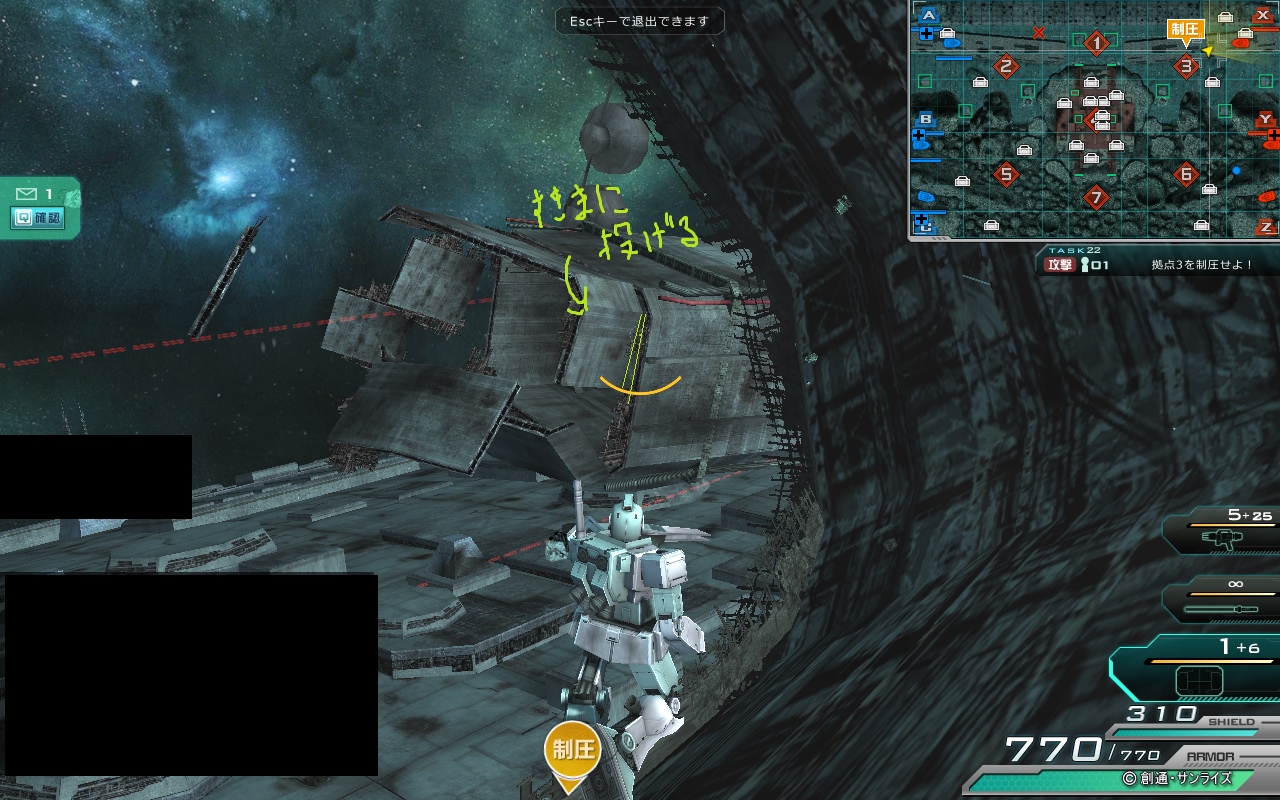
Task: Select base marker 3 on the minimap
Action: 1186,67
